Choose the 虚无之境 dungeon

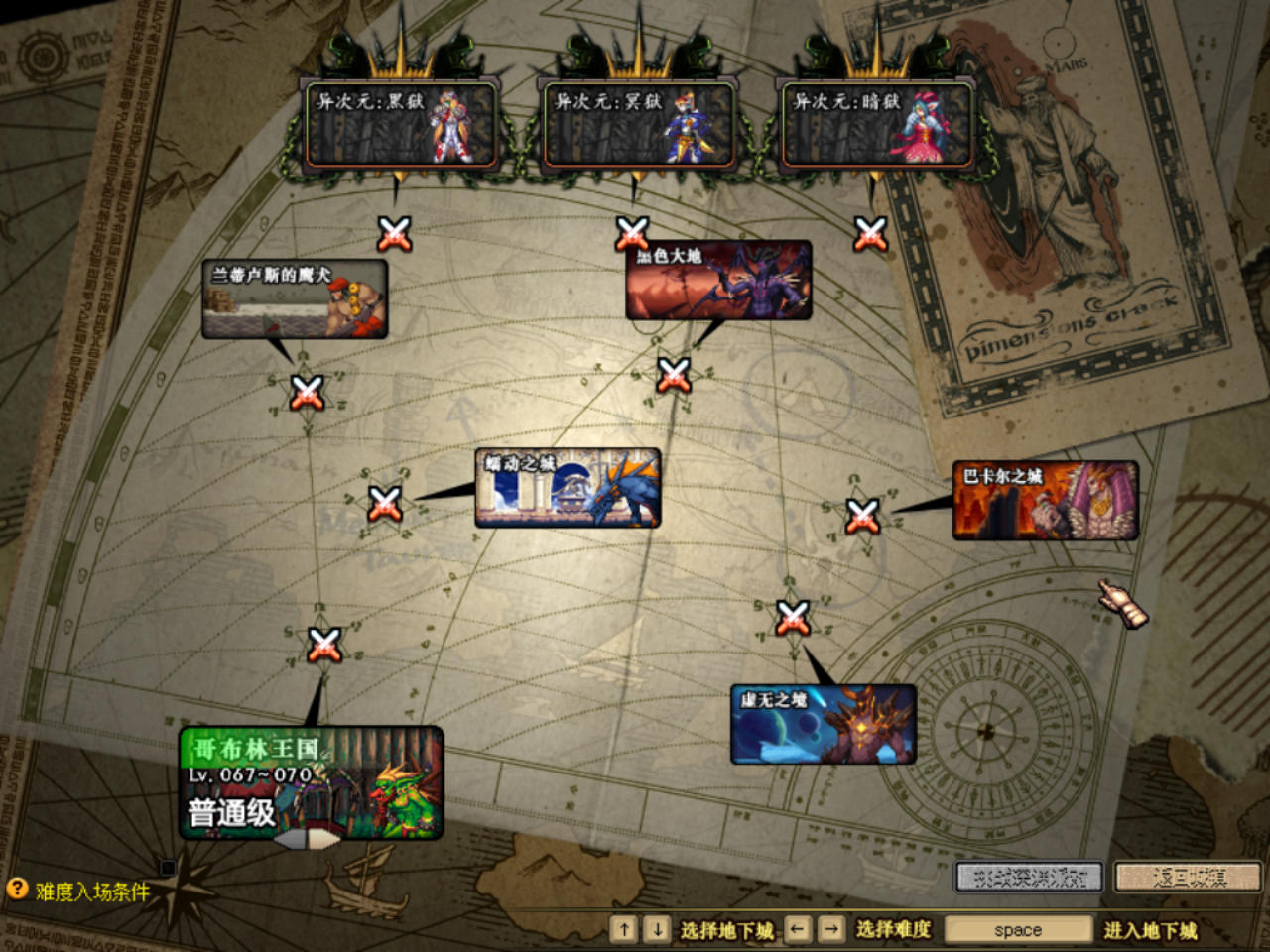(823, 725)
